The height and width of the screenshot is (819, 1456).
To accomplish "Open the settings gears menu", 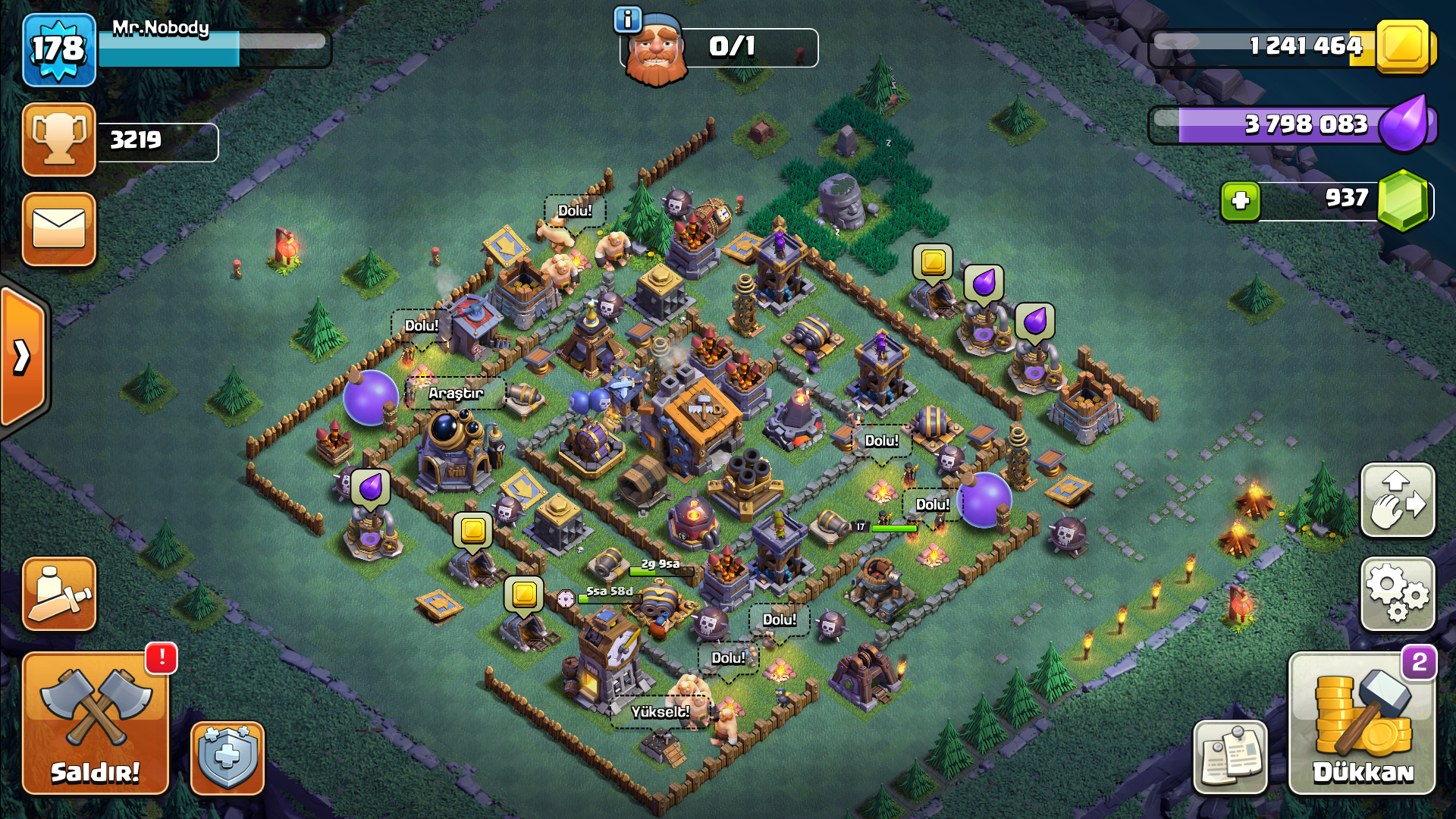I will pos(1398,595).
